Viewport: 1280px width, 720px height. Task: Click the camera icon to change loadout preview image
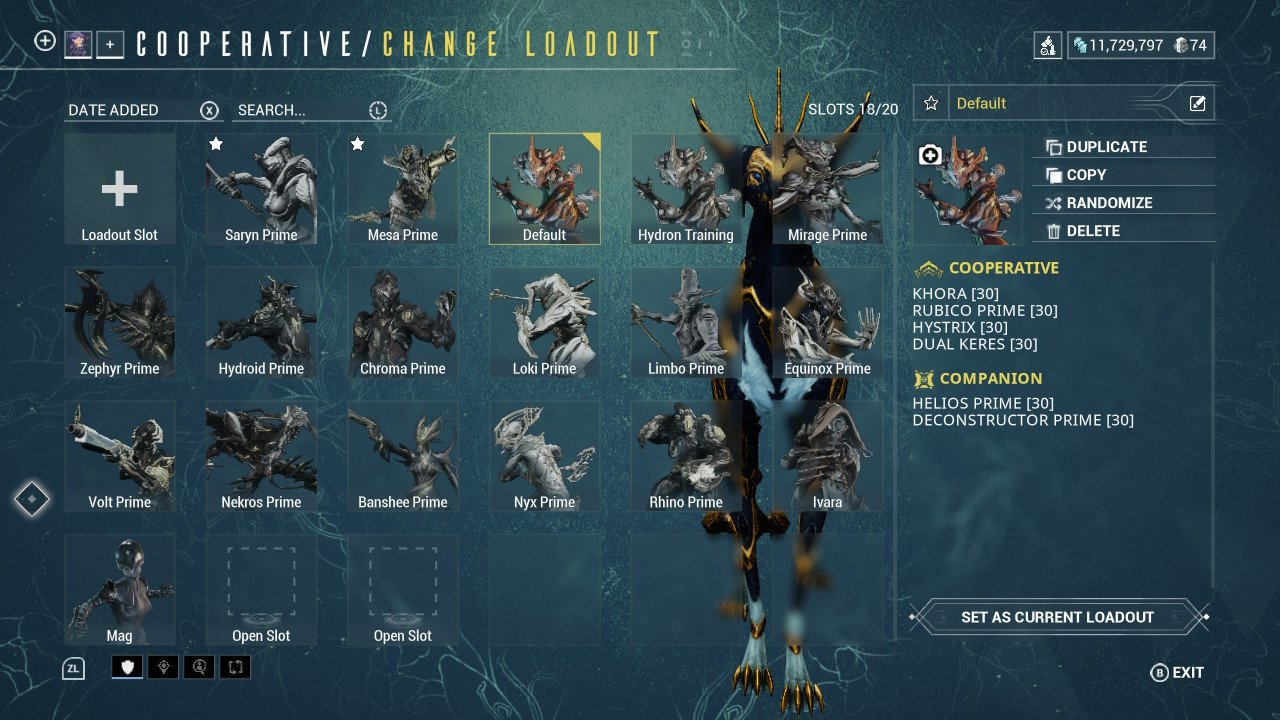[x=929, y=154]
